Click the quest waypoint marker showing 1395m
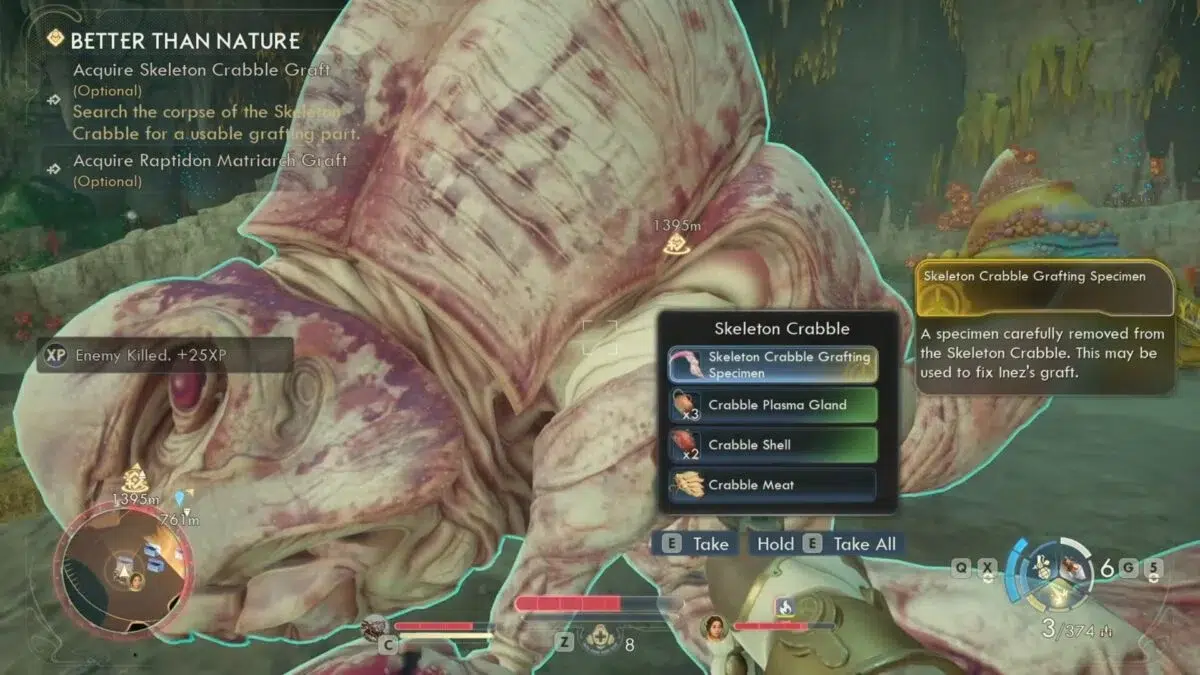The height and width of the screenshot is (675, 1200). [677, 241]
